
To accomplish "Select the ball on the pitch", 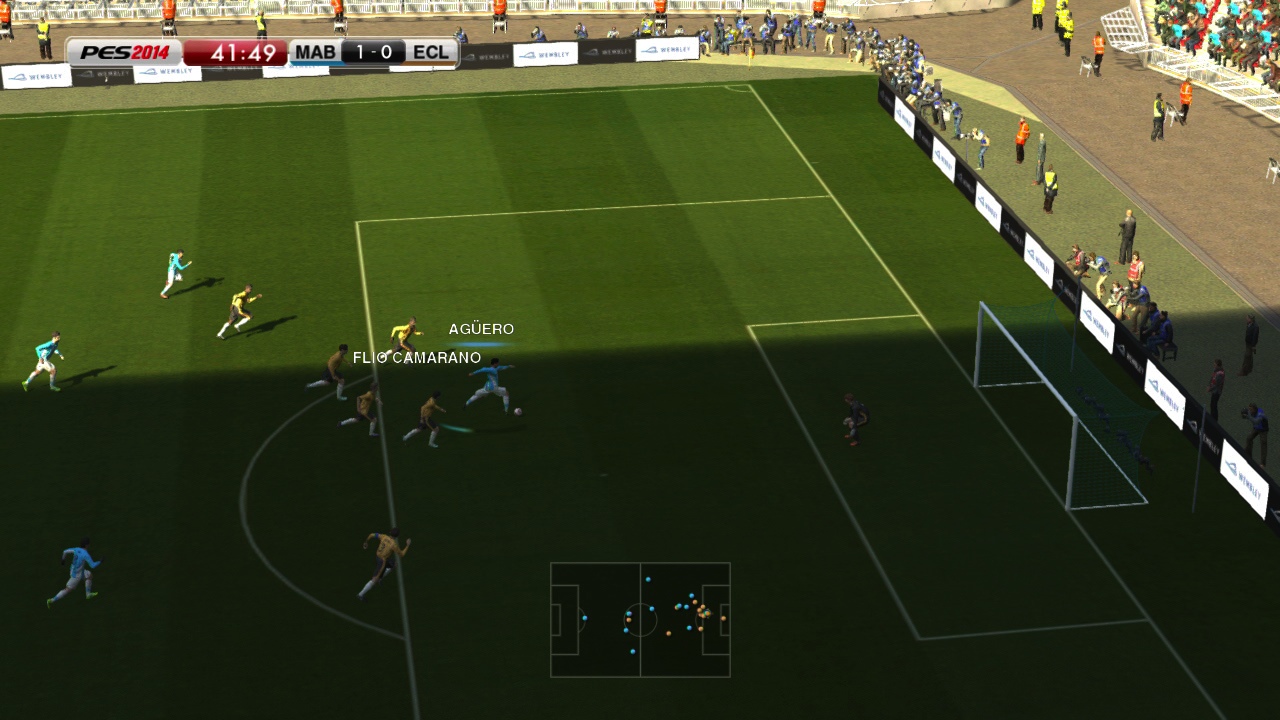I will pos(516,413).
